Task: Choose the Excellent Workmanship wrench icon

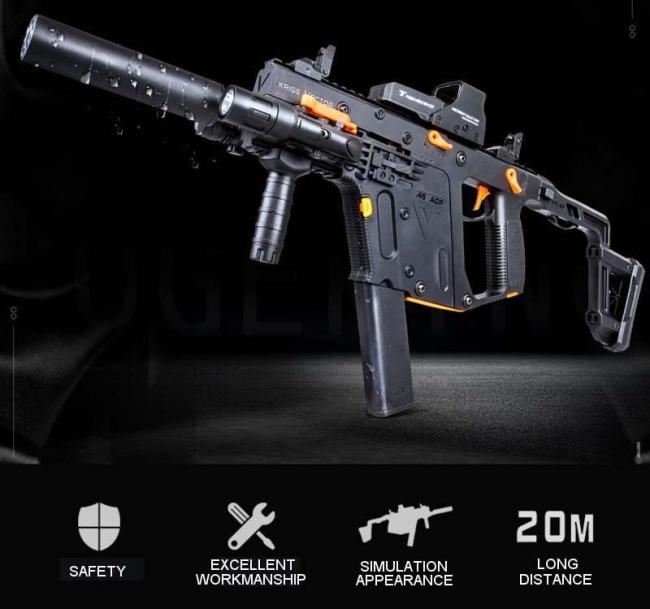Action: [x=250, y=526]
